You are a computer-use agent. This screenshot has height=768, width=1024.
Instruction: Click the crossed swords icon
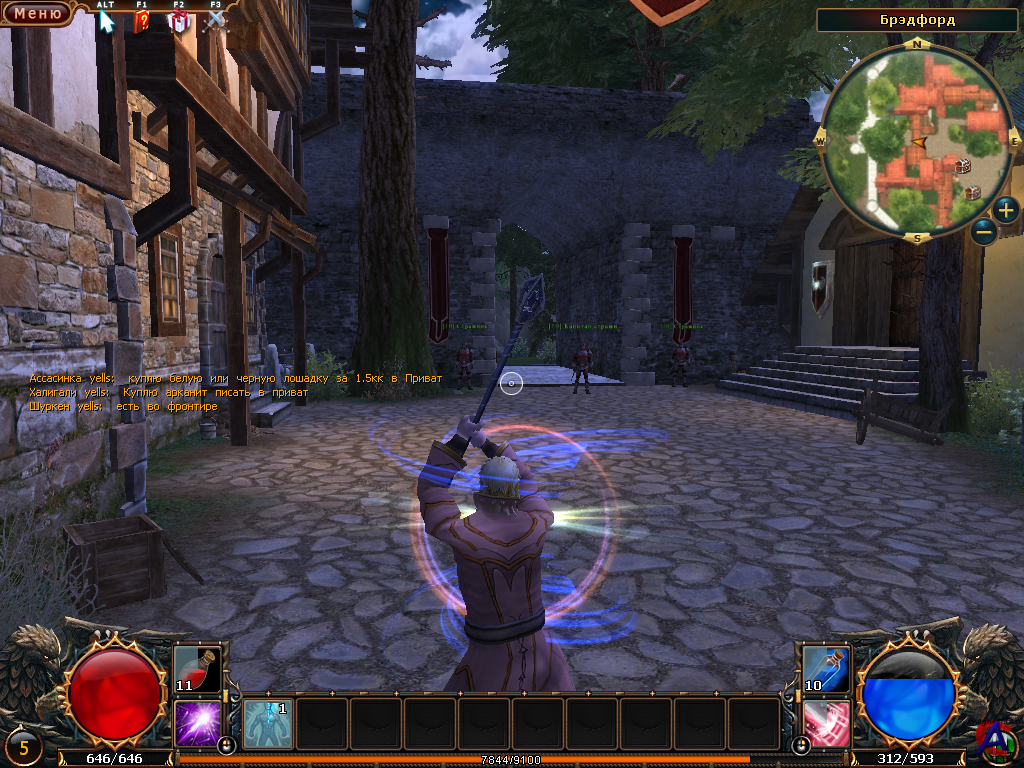(215, 21)
